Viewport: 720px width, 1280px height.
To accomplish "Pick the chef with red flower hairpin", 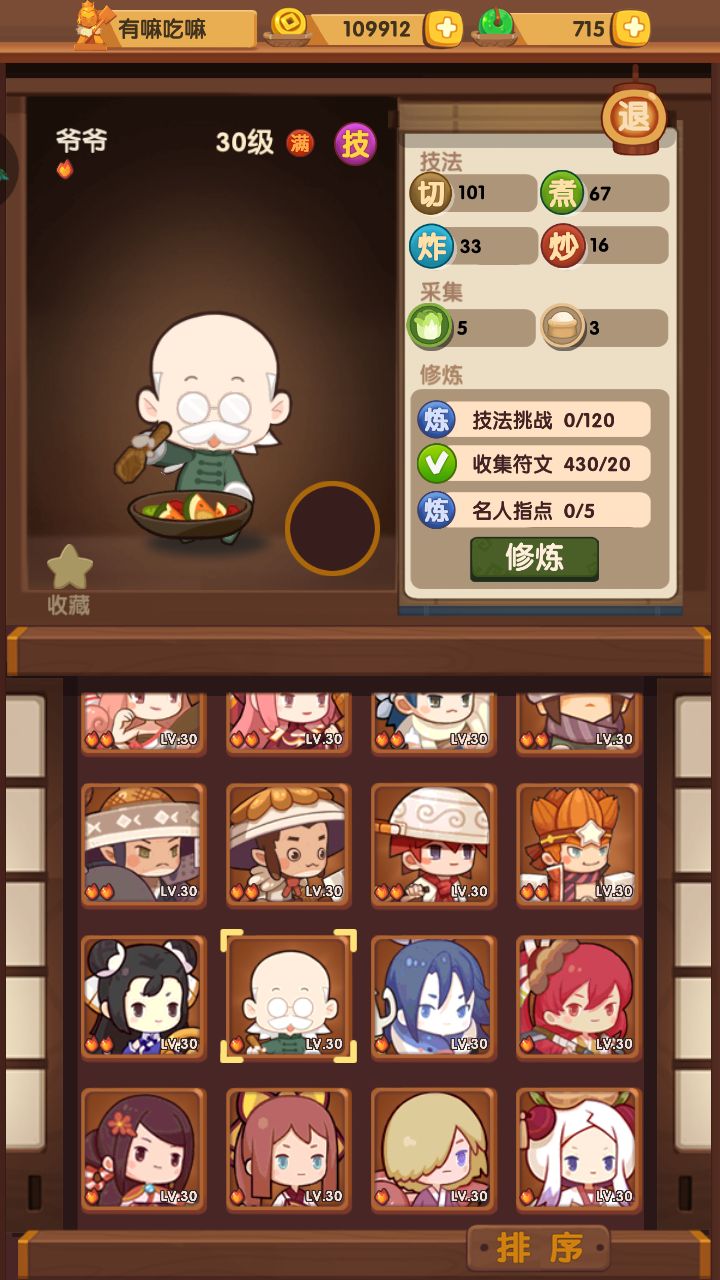I will [143, 1149].
